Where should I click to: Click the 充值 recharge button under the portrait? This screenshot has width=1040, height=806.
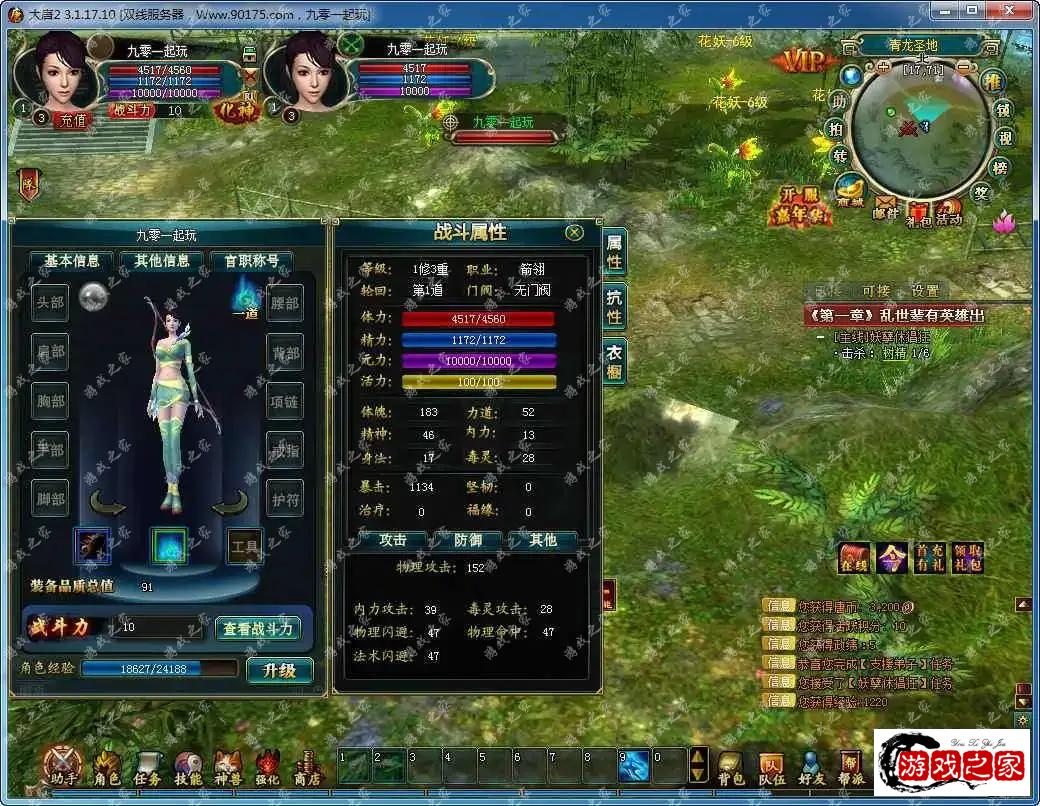coord(72,119)
